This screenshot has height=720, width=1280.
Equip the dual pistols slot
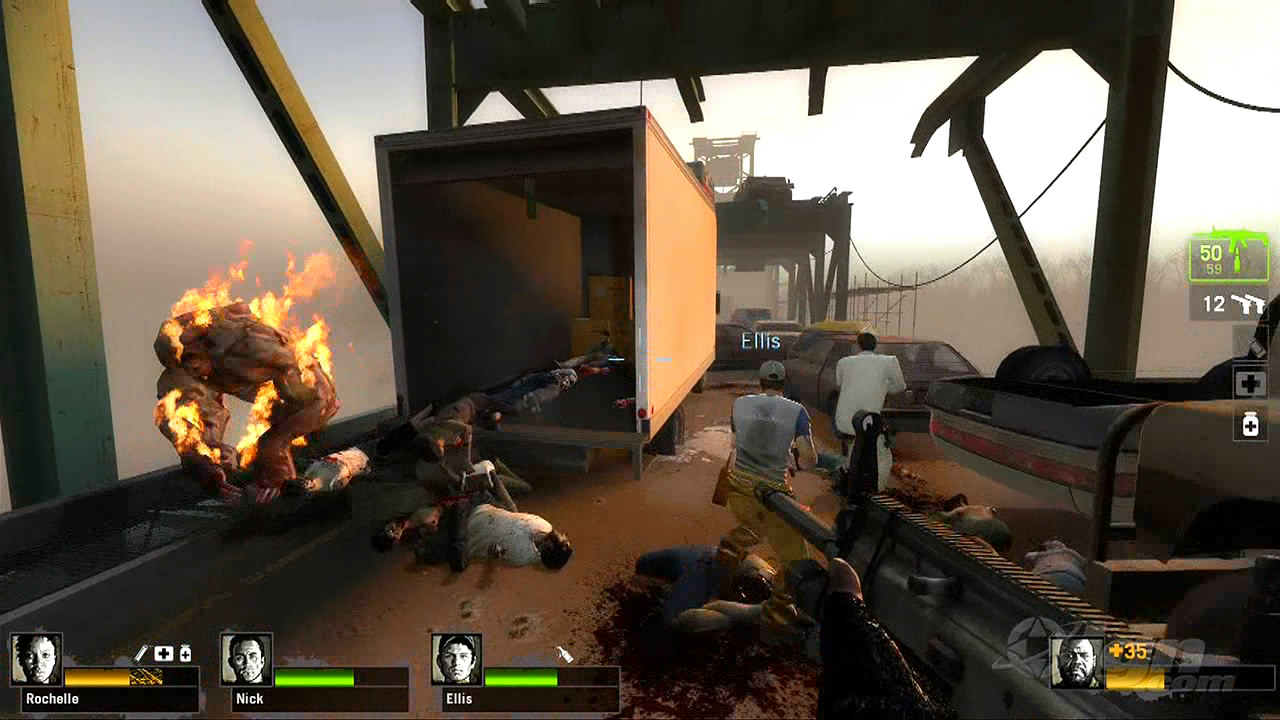1228,303
